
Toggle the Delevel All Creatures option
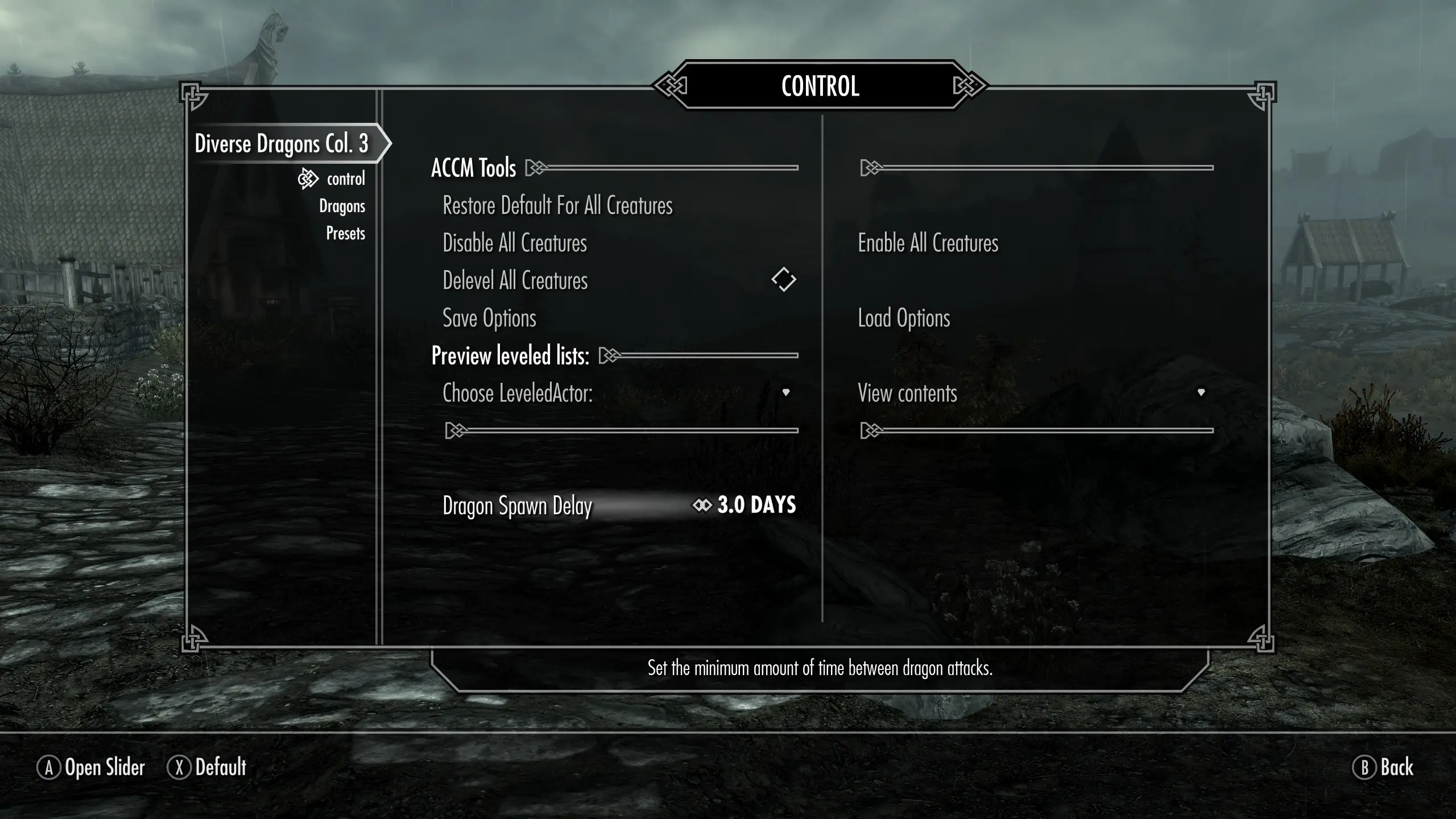(783, 280)
